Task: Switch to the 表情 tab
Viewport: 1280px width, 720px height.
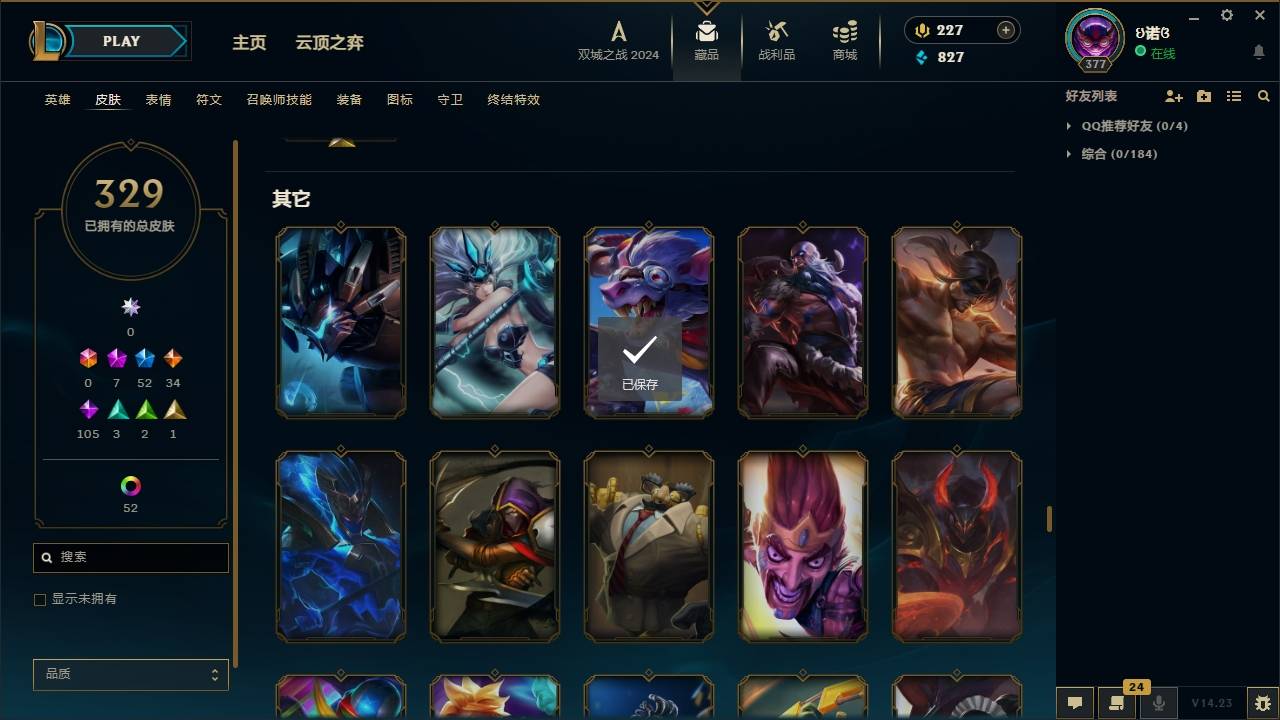Action: point(158,99)
